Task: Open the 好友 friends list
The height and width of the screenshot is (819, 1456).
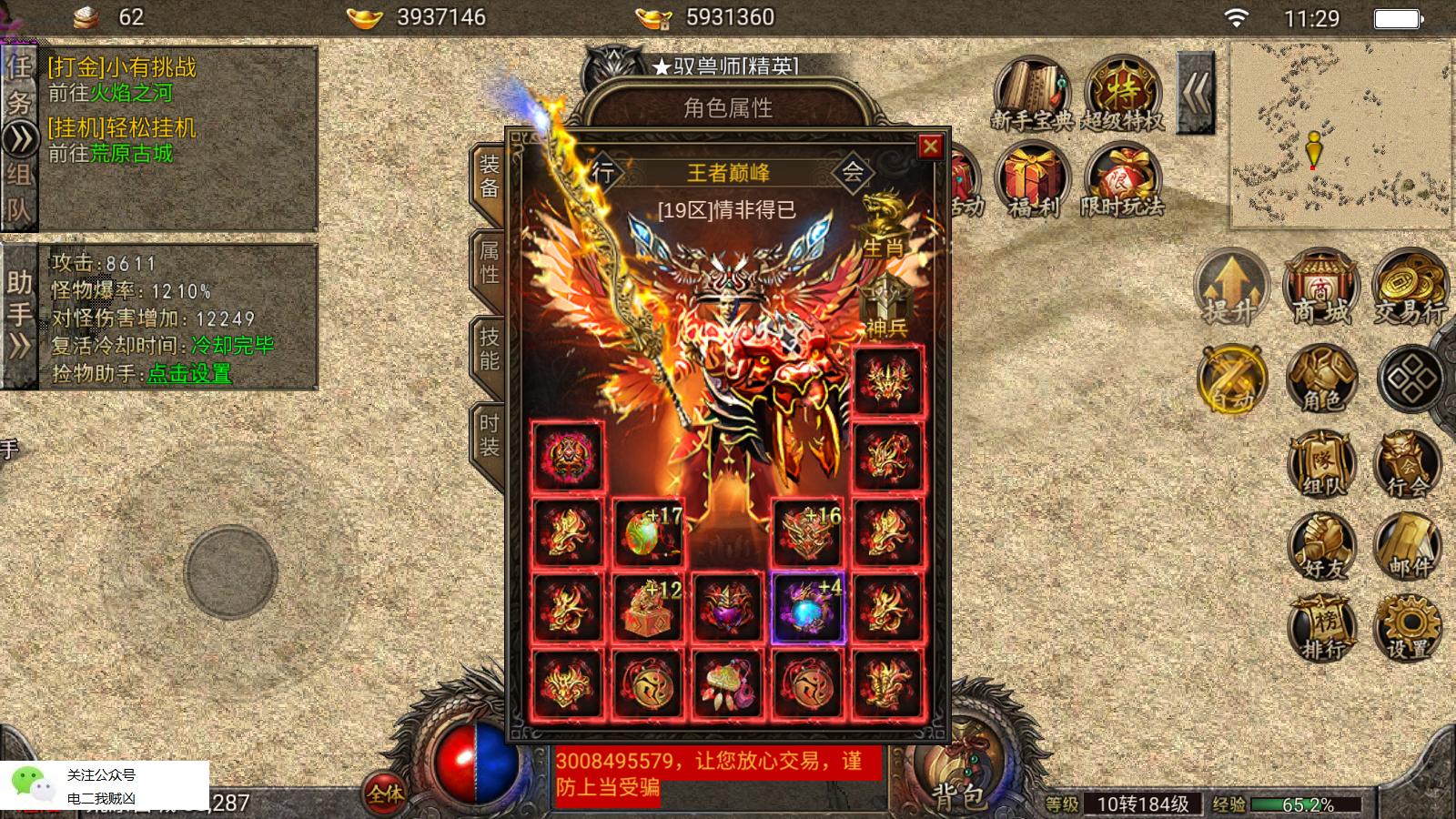Action: click(1320, 548)
